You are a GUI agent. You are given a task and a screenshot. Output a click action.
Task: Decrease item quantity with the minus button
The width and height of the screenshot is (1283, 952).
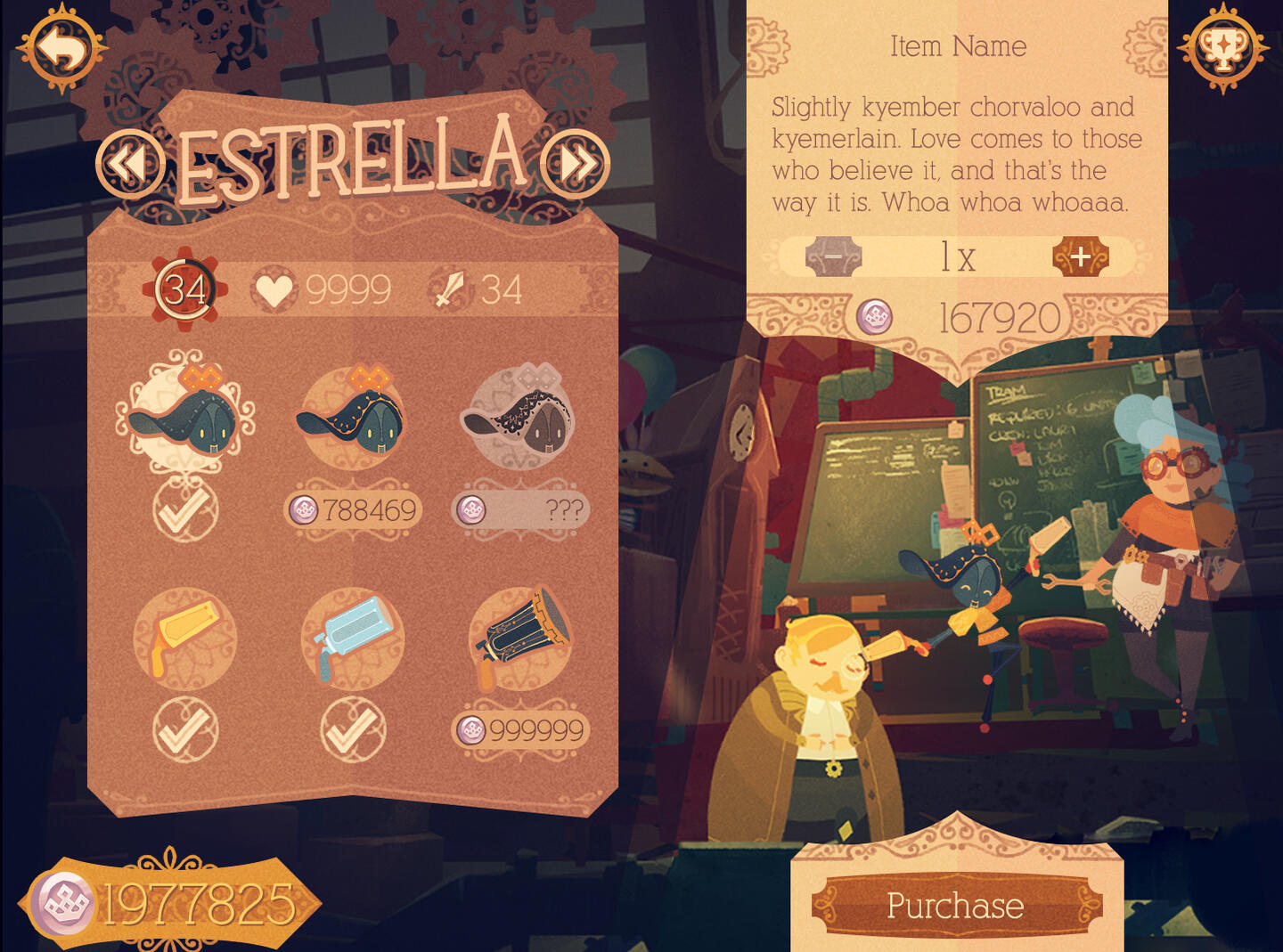pos(833,256)
